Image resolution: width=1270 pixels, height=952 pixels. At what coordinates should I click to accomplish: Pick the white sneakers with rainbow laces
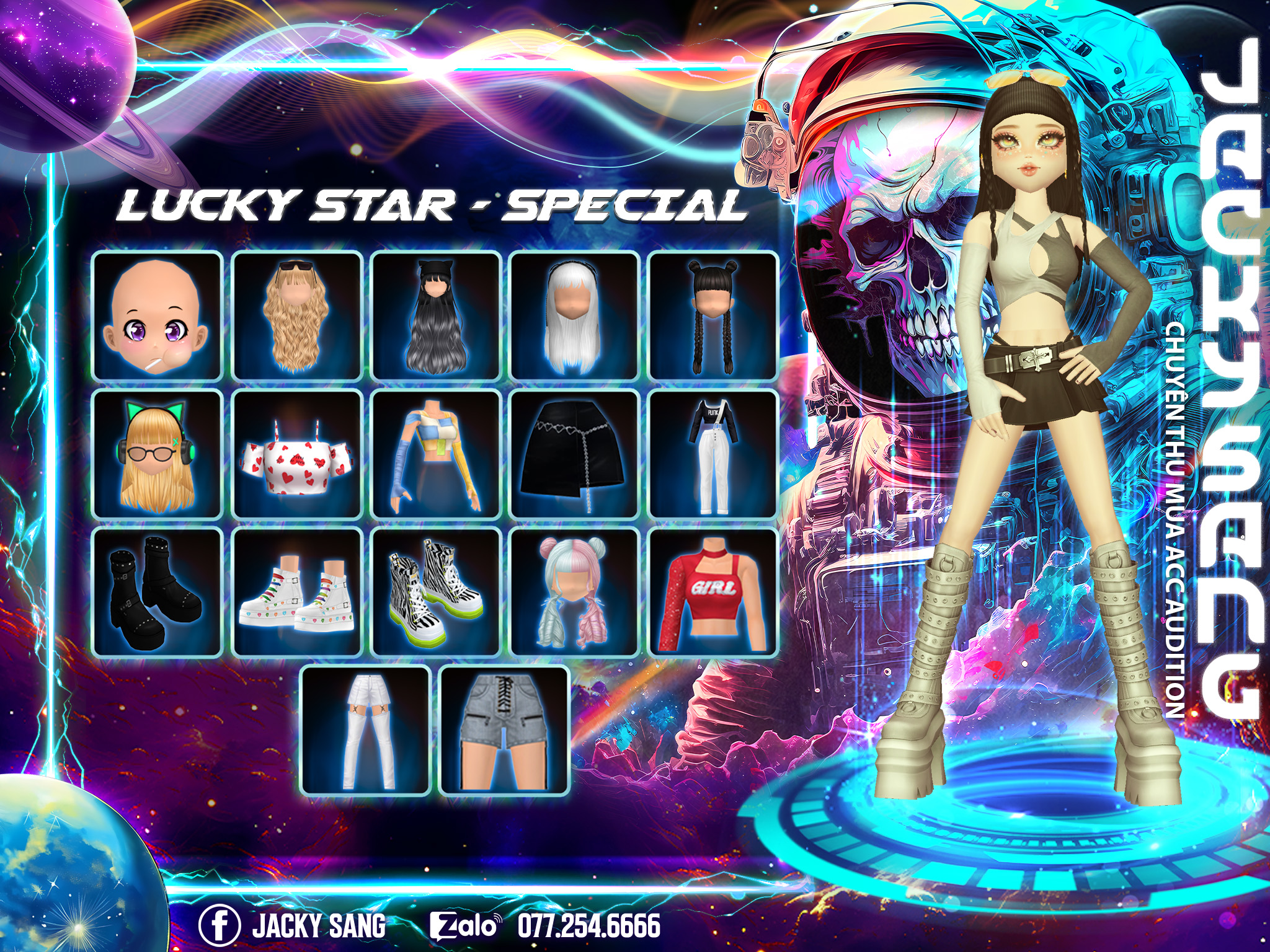[297, 593]
